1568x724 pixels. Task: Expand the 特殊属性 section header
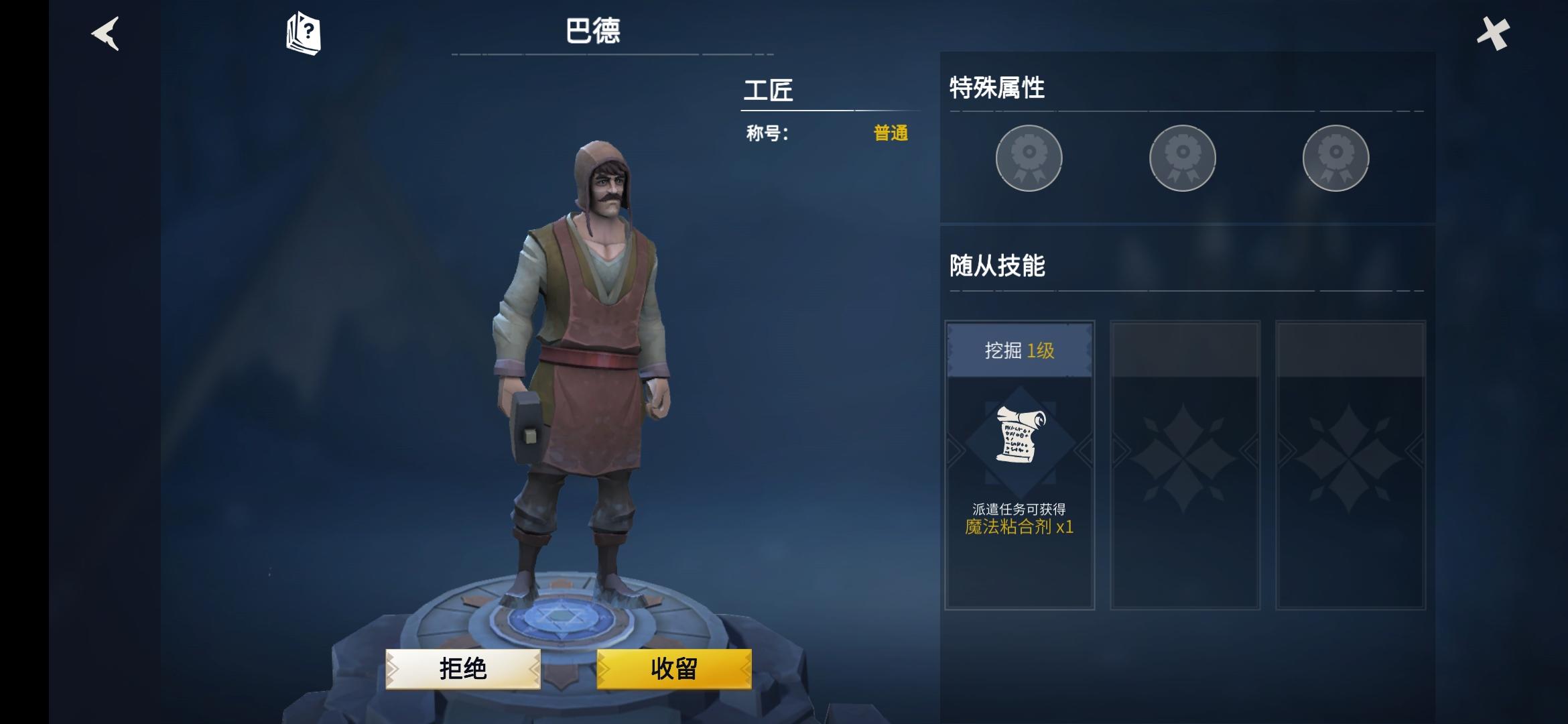click(998, 86)
